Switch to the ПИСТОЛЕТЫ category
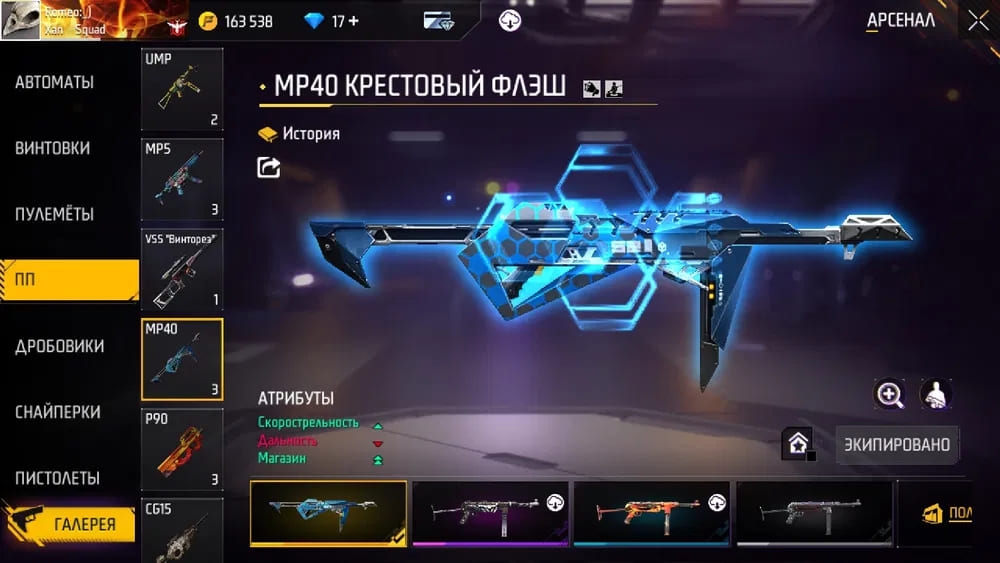The width and height of the screenshot is (1000, 563). (58, 478)
